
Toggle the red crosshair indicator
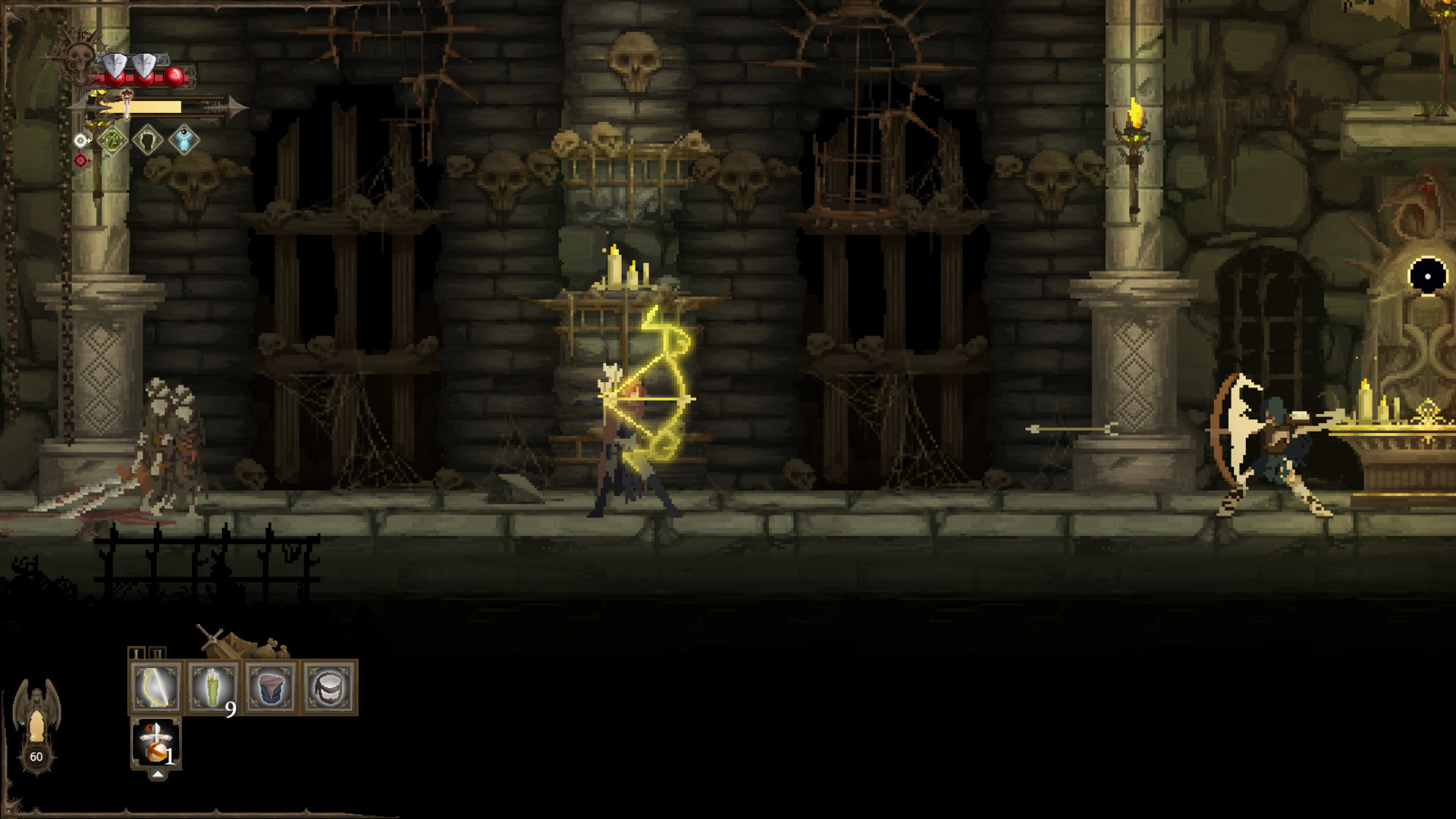(x=80, y=160)
